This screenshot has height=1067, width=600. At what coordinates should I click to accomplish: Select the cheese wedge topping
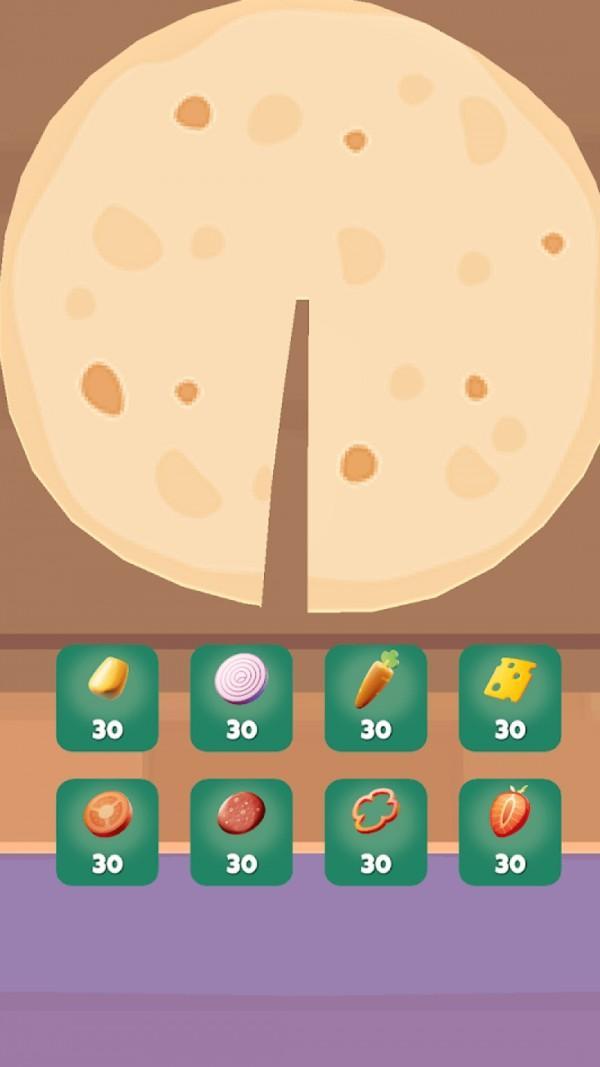(509, 697)
